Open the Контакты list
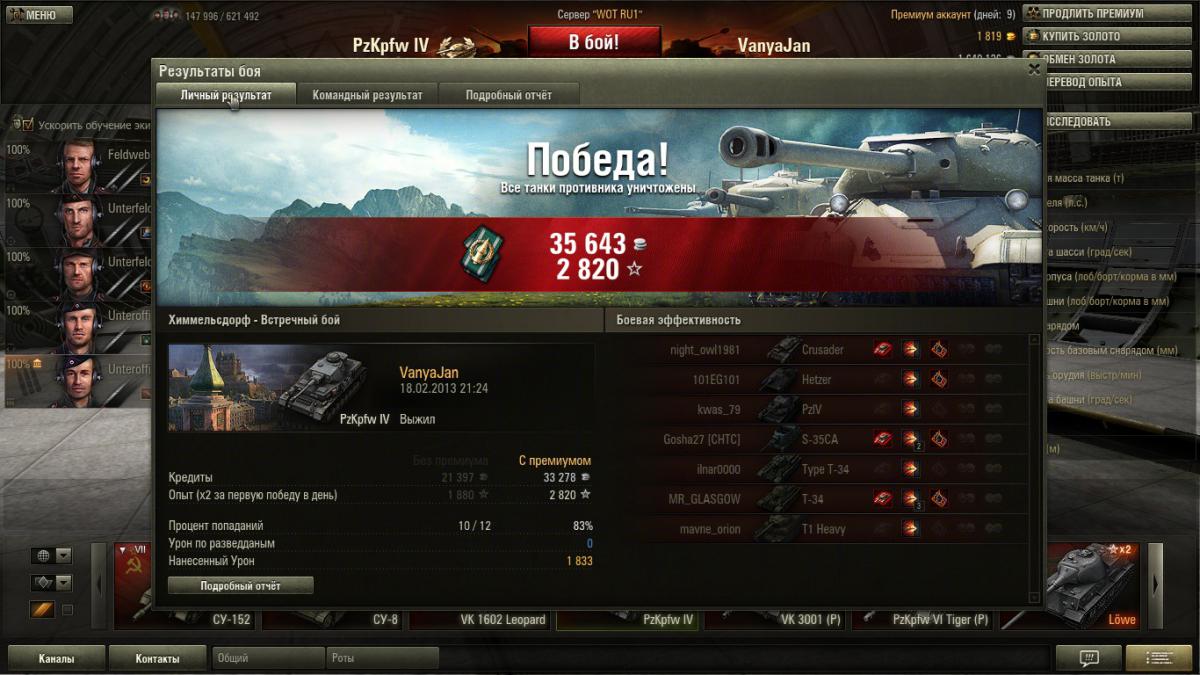 click(x=158, y=659)
